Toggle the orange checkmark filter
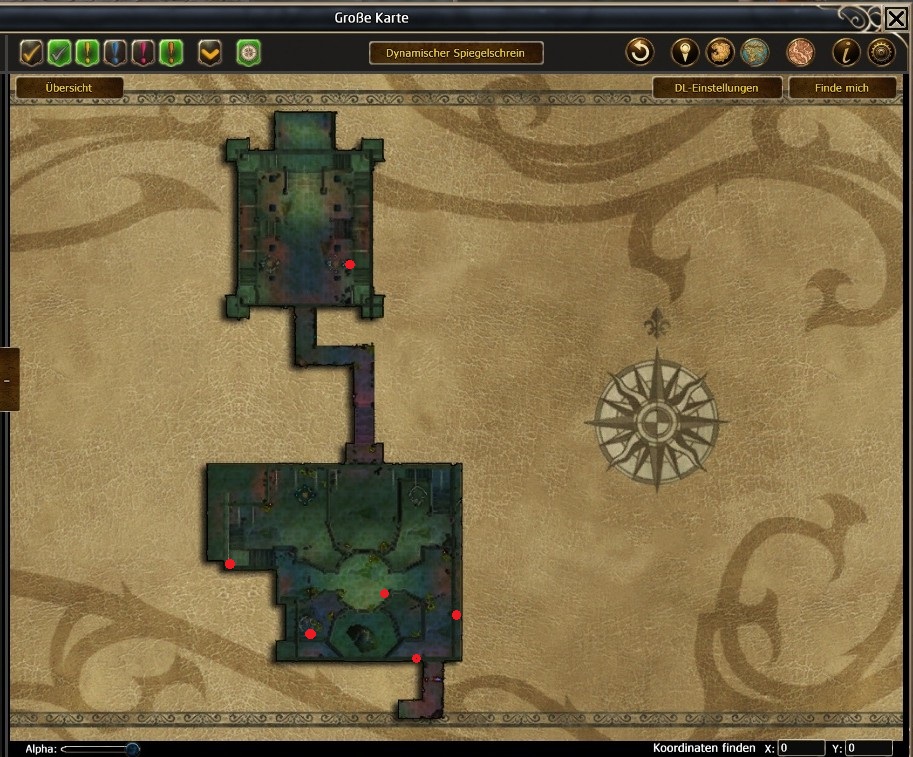913x757 pixels. point(31,52)
